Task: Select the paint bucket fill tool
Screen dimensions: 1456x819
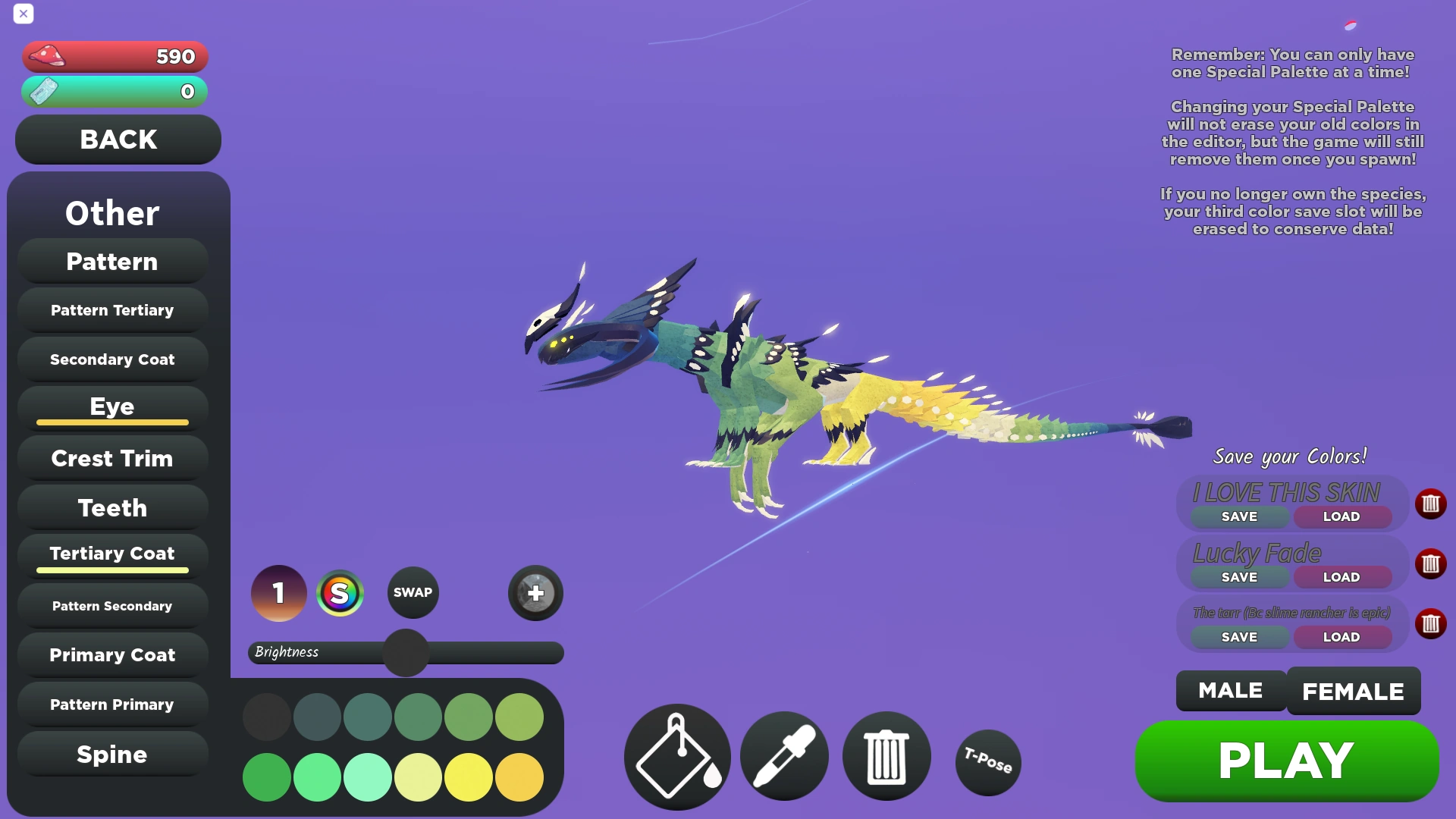Action: [x=676, y=756]
